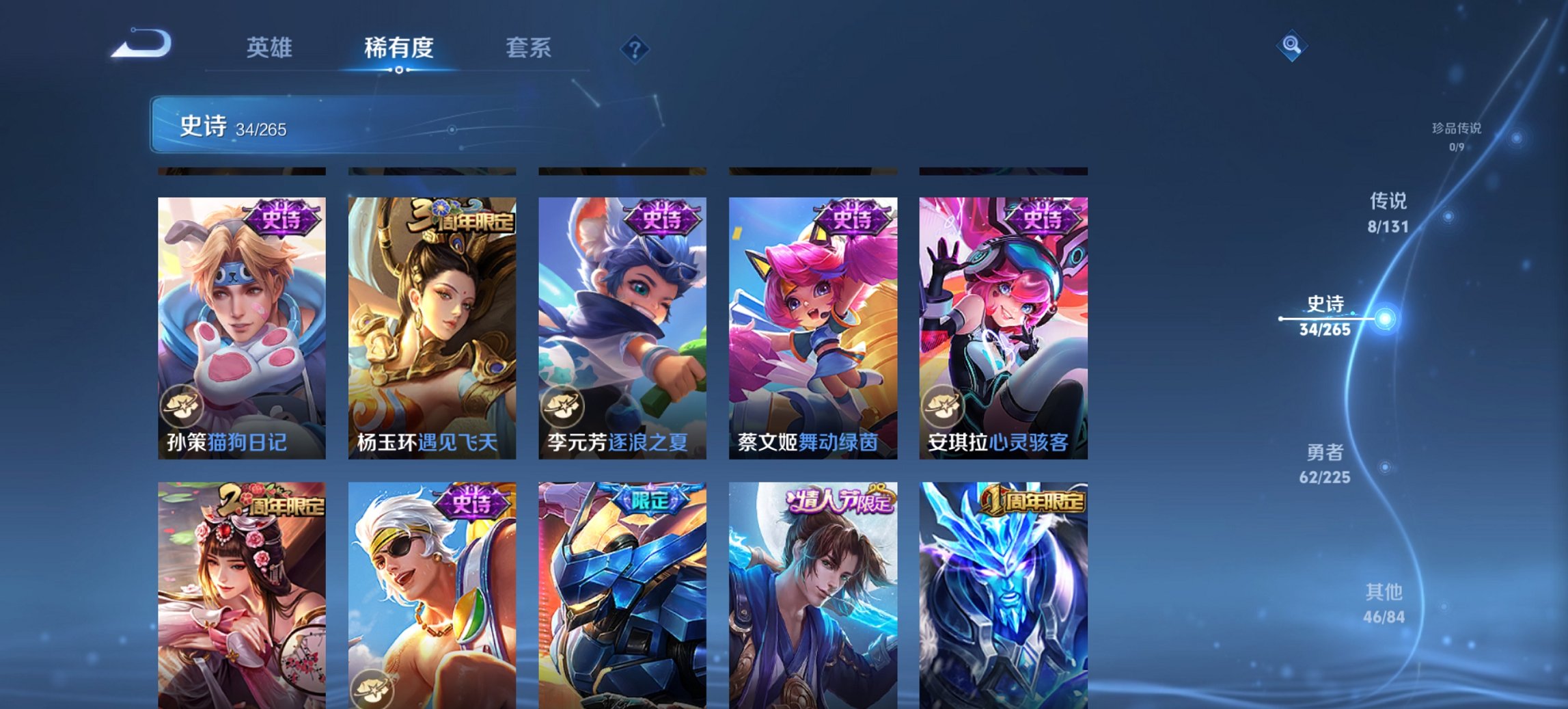Switch to the 套系 tab
Image resolution: width=1568 pixels, height=709 pixels.
529,48
